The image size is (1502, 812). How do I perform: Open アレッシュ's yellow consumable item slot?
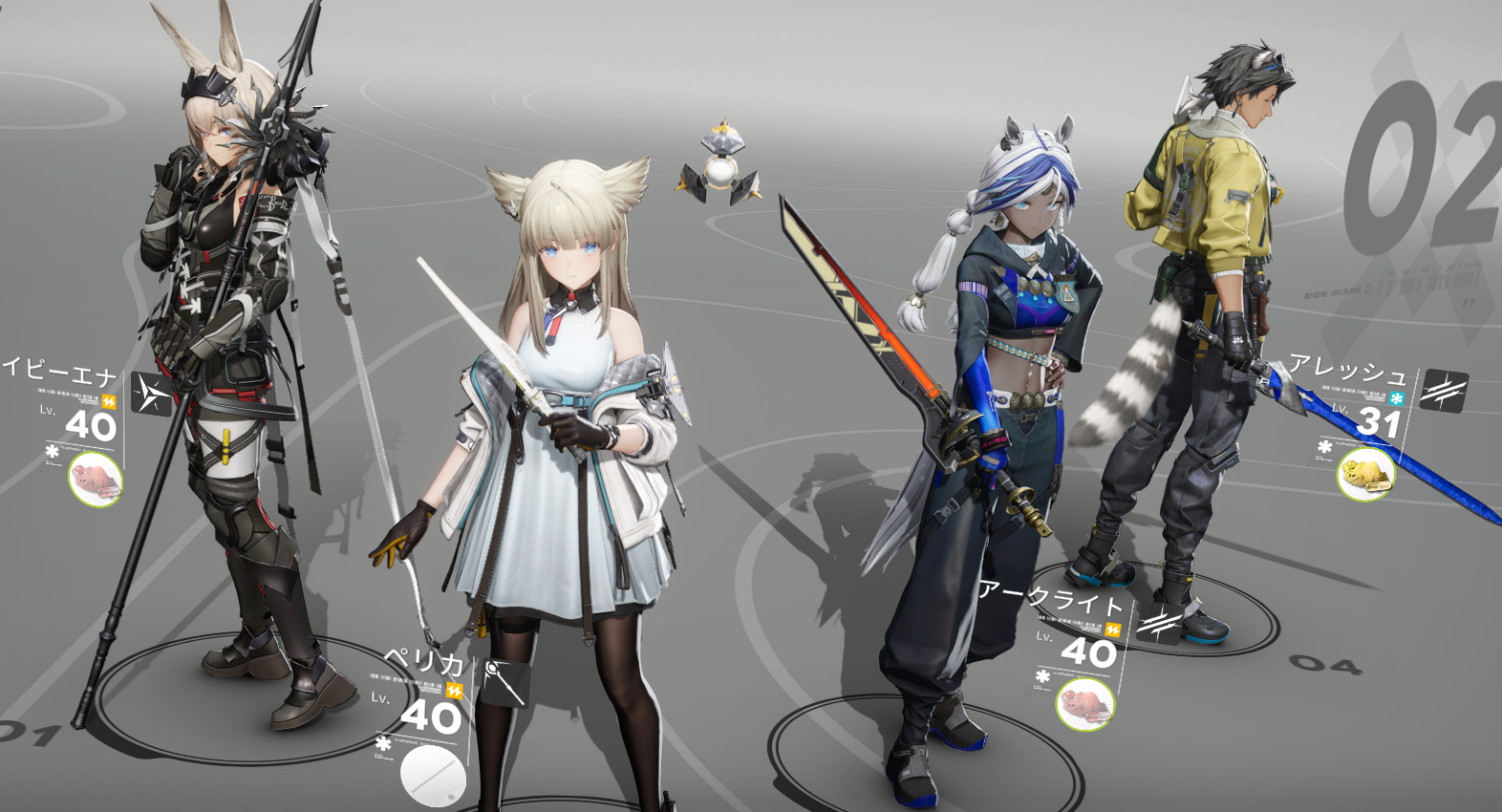(x=1365, y=475)
